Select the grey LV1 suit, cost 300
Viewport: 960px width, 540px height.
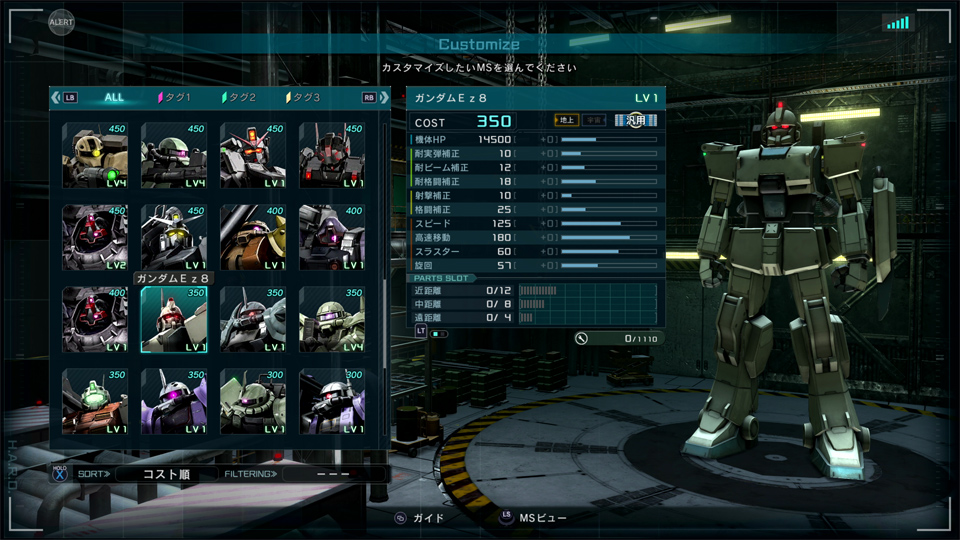click(x=332, y=402)
